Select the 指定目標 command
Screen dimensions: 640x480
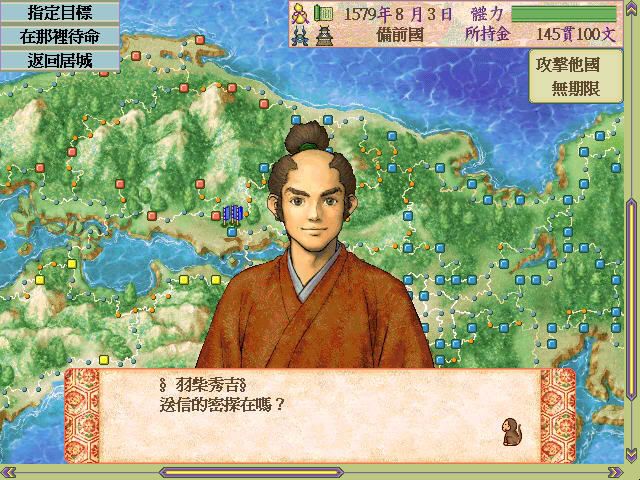click(60, 12)
